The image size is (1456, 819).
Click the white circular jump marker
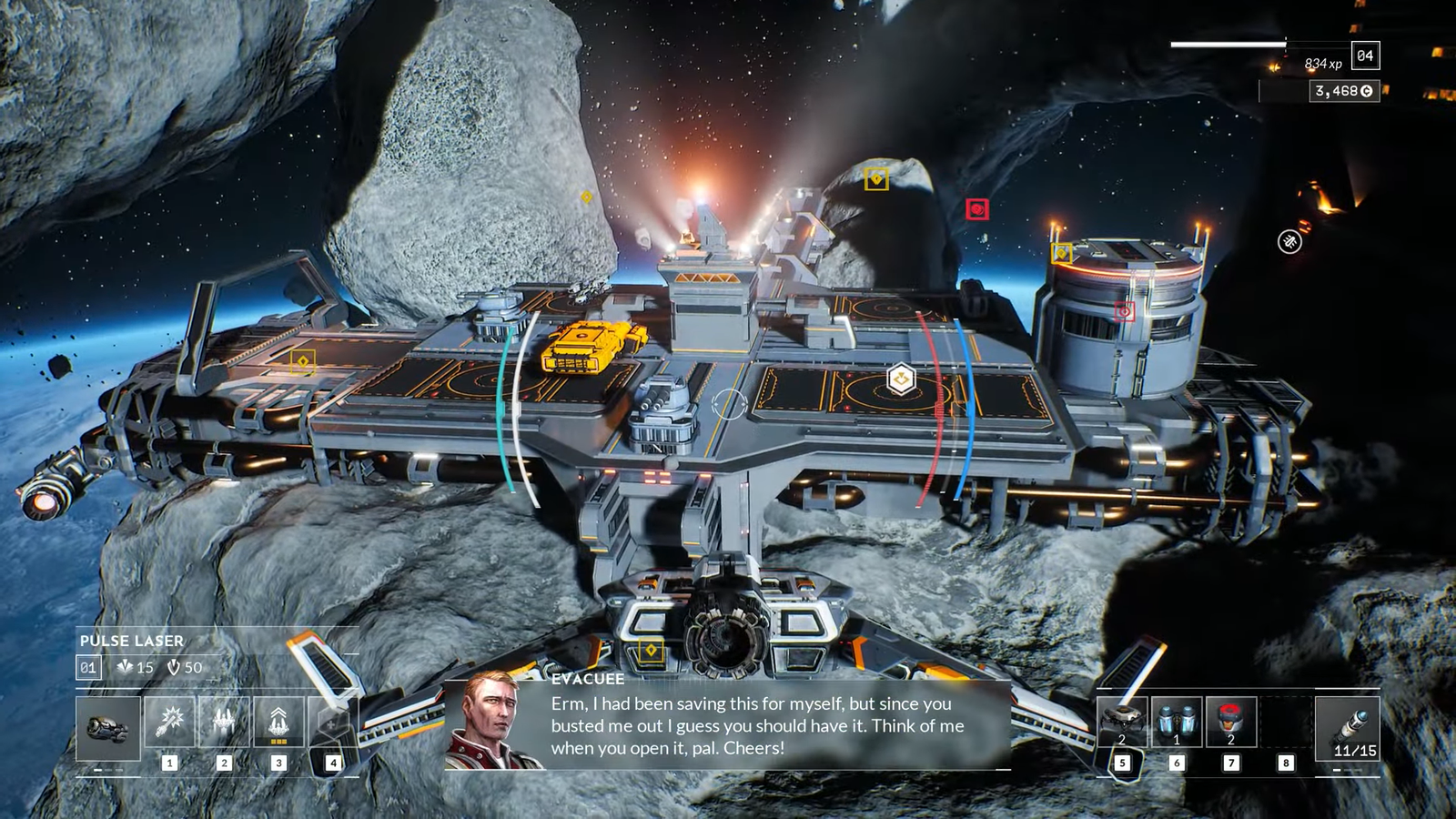1289,241
